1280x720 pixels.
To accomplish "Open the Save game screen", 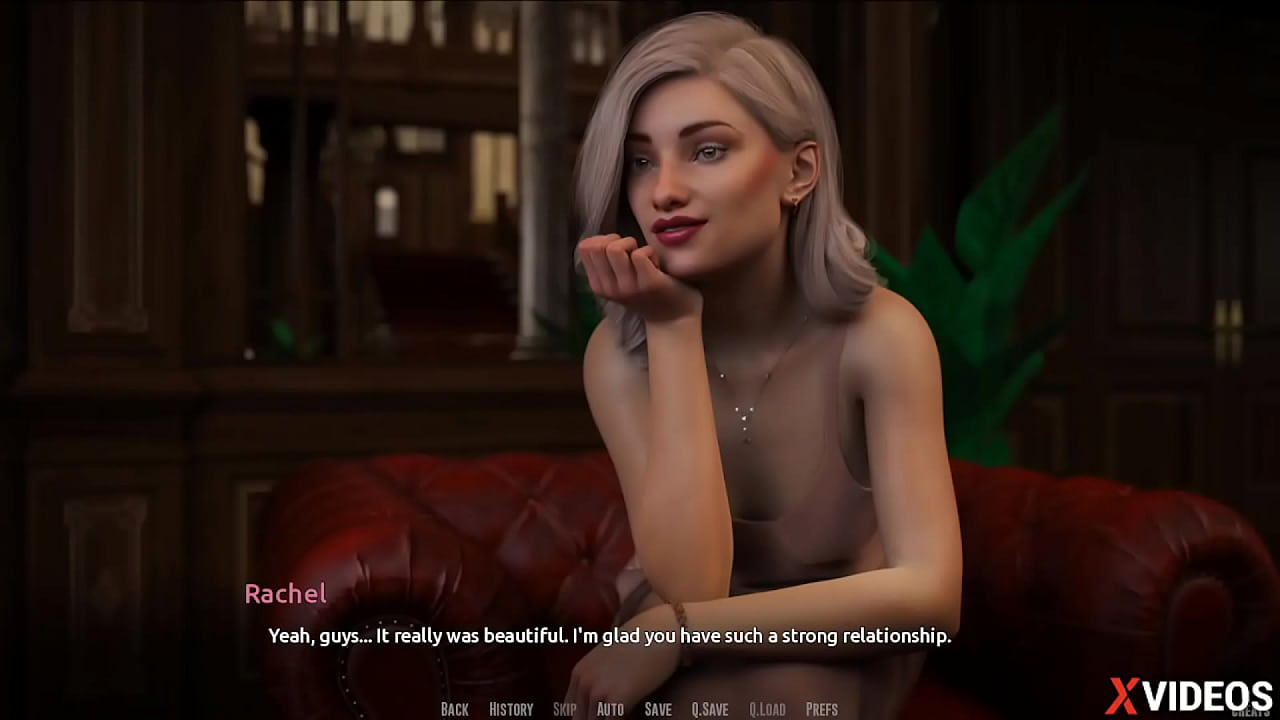I will click(658, 709).
